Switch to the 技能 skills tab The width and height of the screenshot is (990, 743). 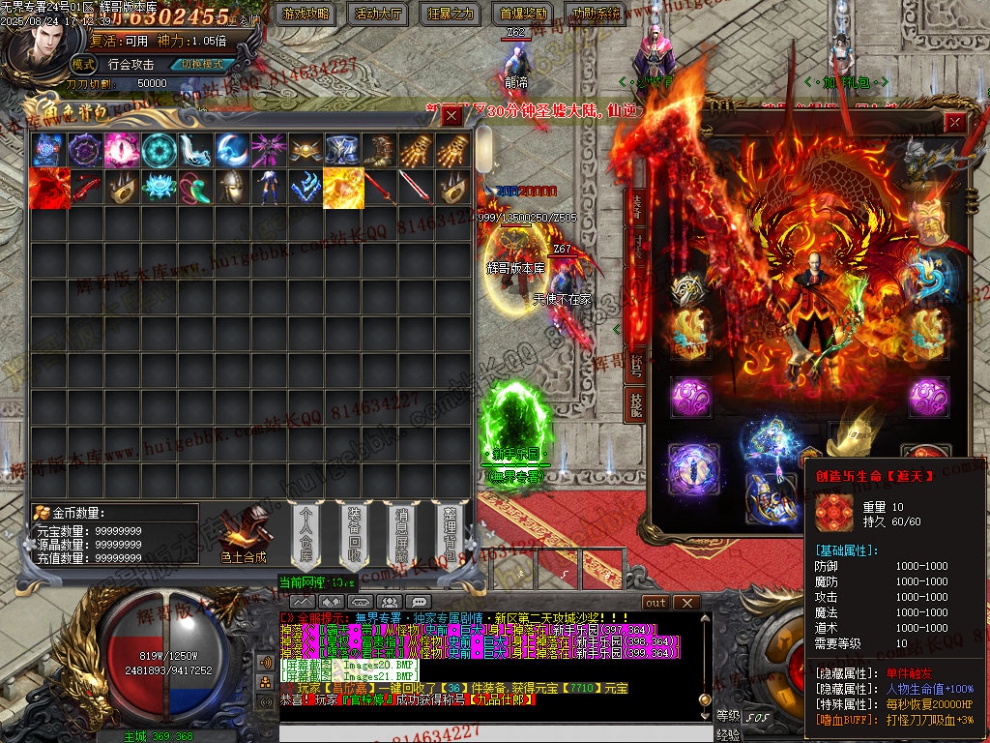pos(636,403)
